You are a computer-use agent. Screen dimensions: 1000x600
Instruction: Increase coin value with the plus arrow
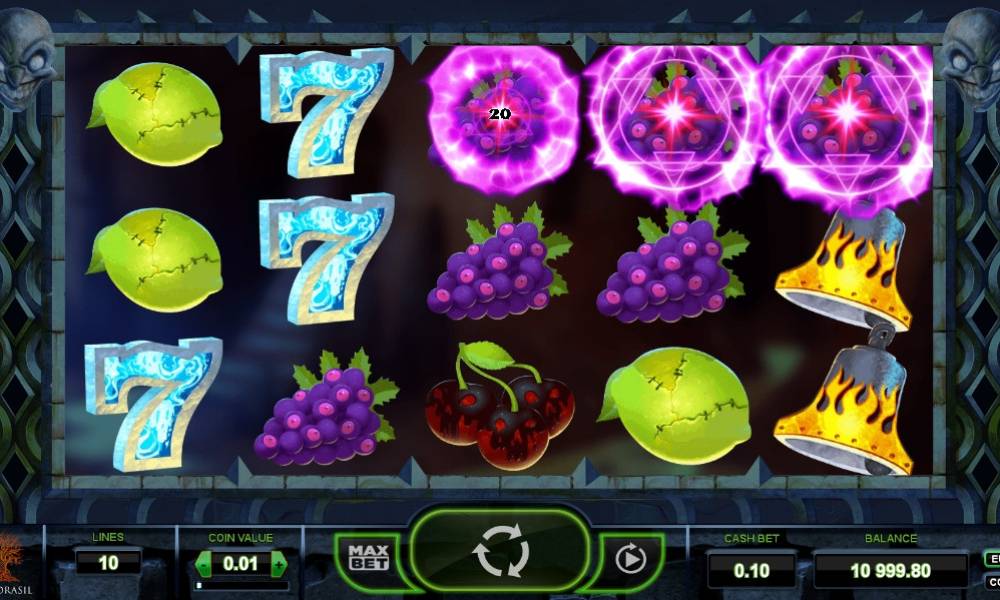(x=278, y=564)
